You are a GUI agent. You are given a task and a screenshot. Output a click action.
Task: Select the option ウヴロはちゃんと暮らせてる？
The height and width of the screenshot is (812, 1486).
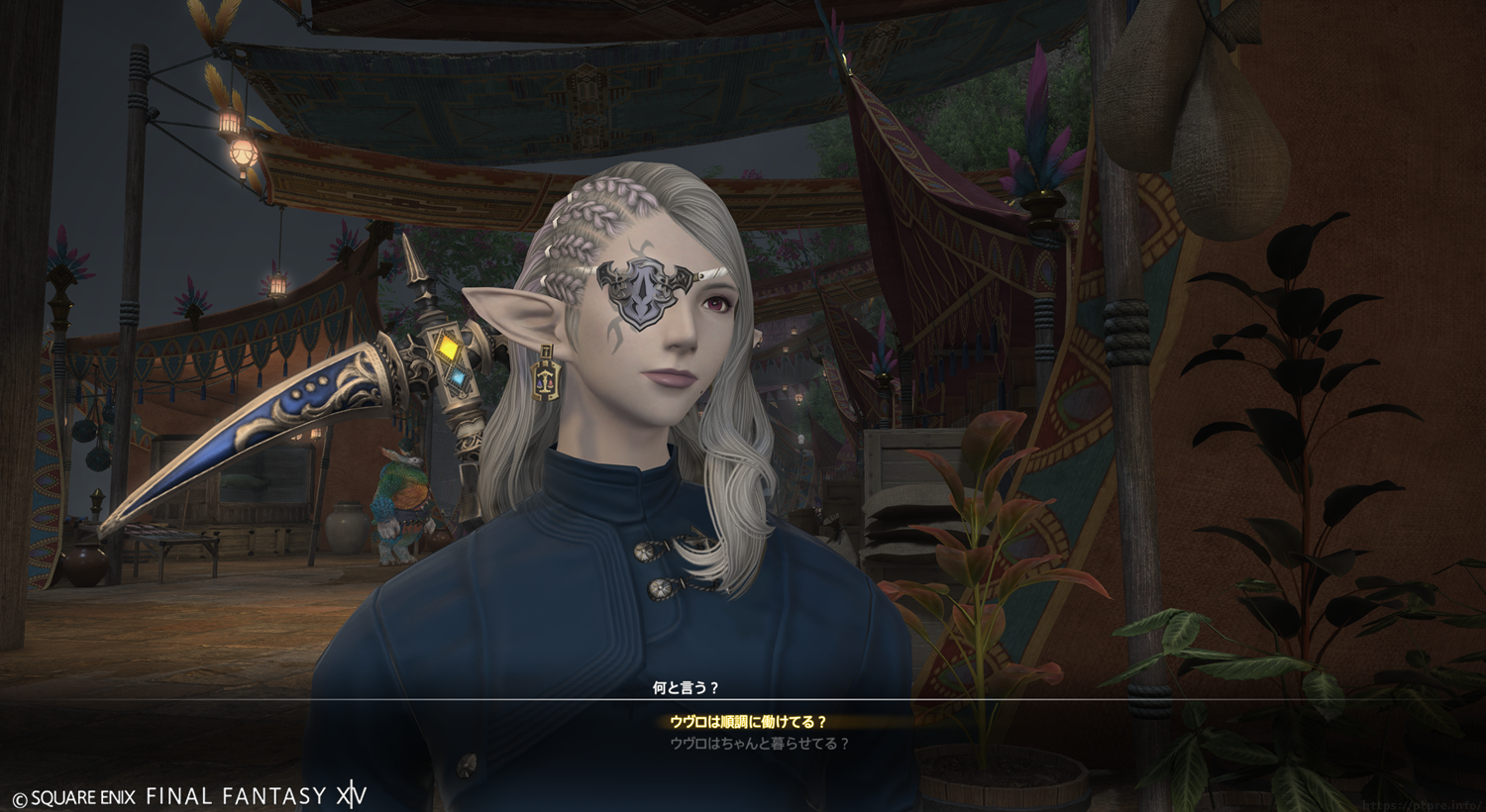[759, 744]
